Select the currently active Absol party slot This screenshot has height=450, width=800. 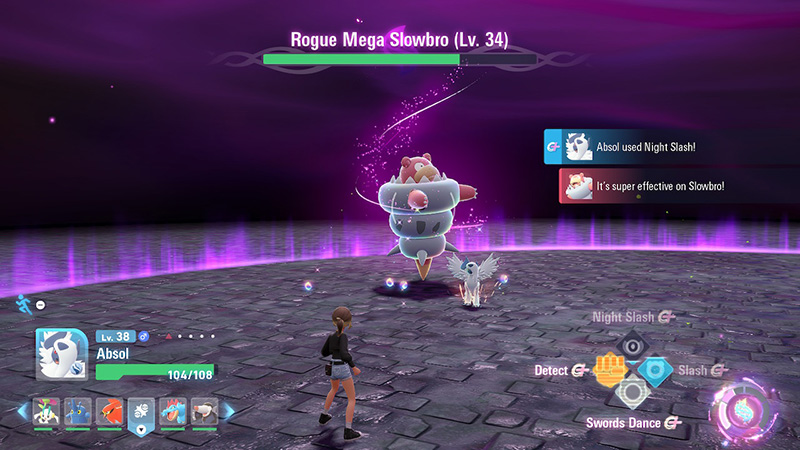pyautogui.click(x=142, y=414)
